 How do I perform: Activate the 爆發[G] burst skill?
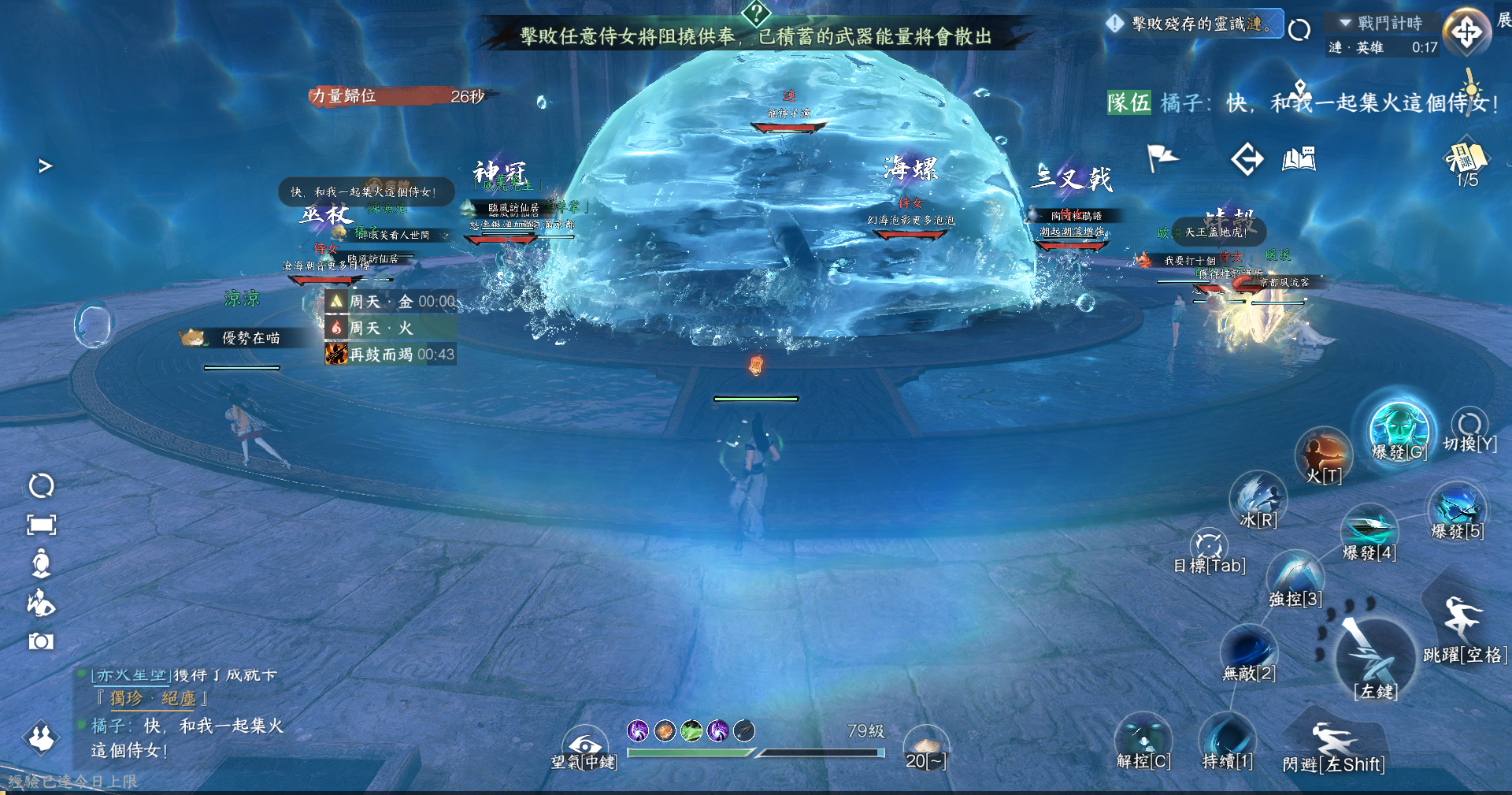coord(1399,429)
